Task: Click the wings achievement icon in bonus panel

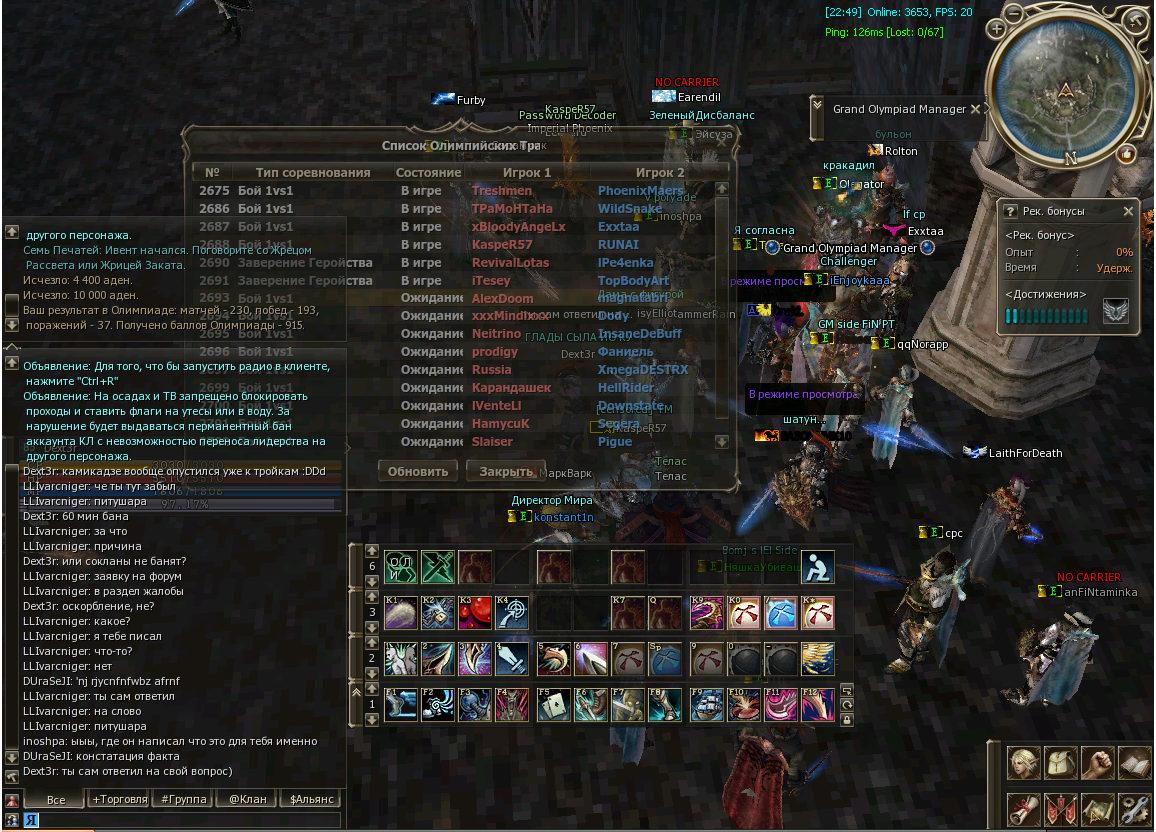Action: [x=1115, y=312]
